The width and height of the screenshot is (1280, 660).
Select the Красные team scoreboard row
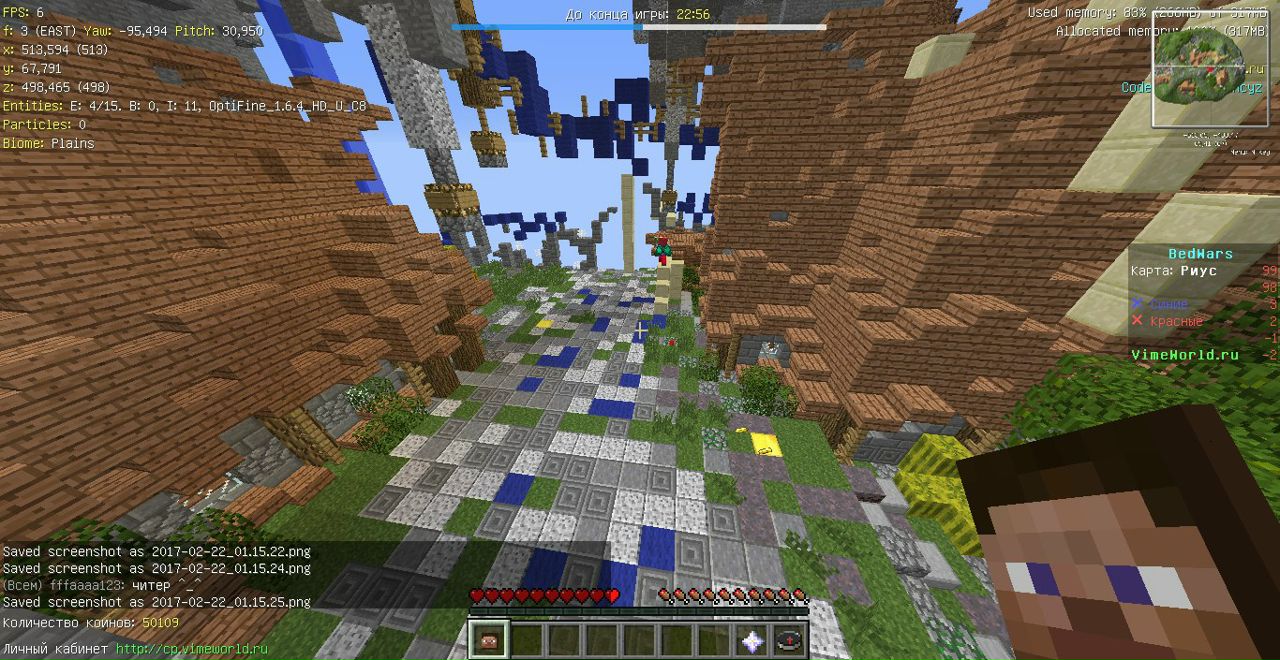point(1168,321)
